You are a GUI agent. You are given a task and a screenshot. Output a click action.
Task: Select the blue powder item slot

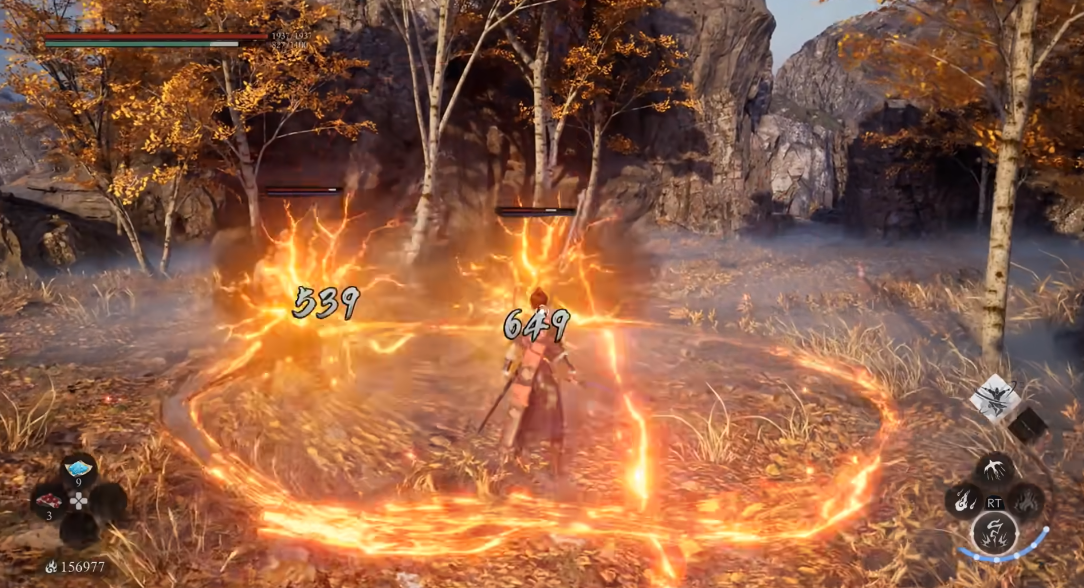[x=79, y=469]
